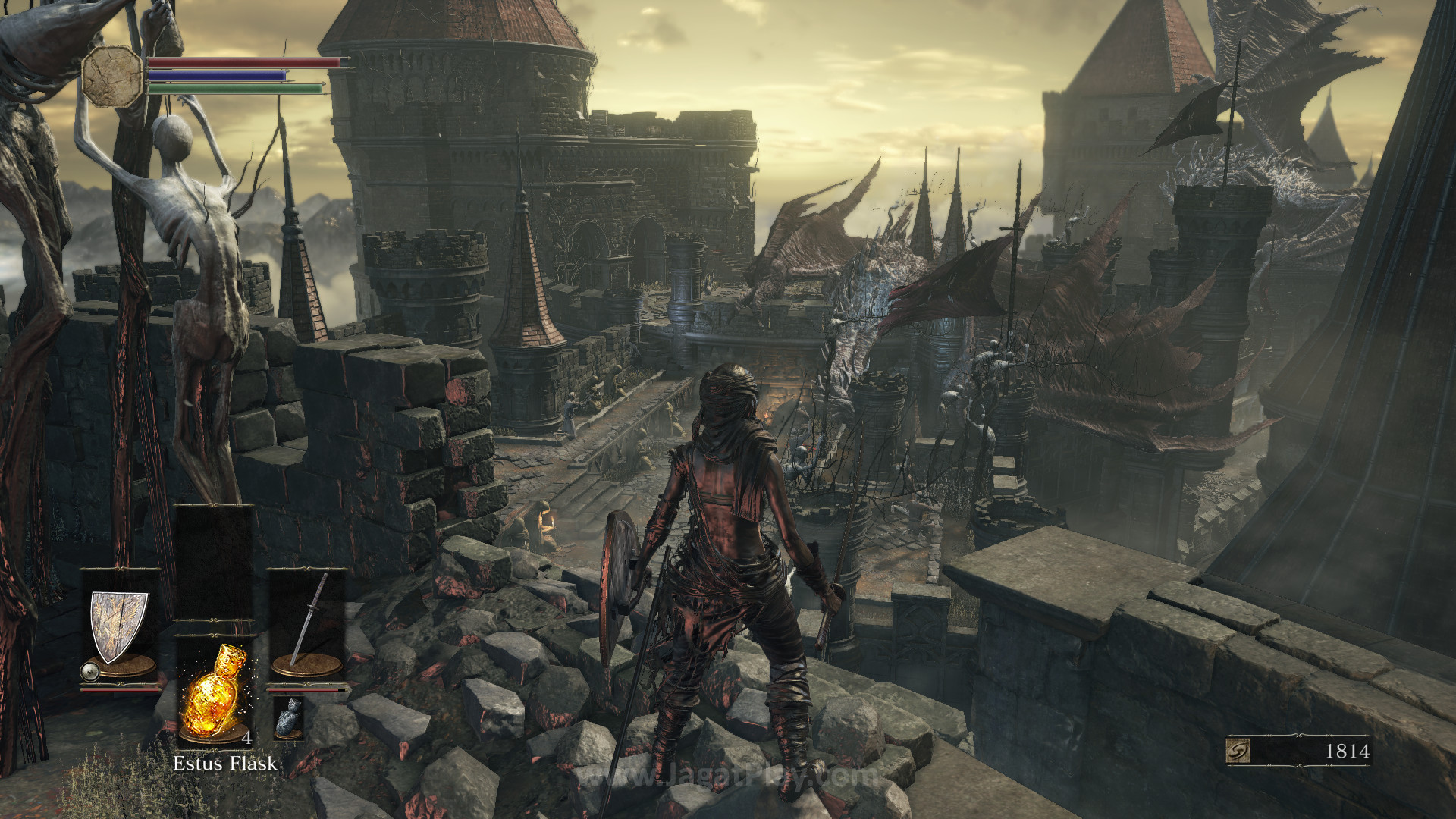Click the small round shield skill icon

(x=89, y=671)
